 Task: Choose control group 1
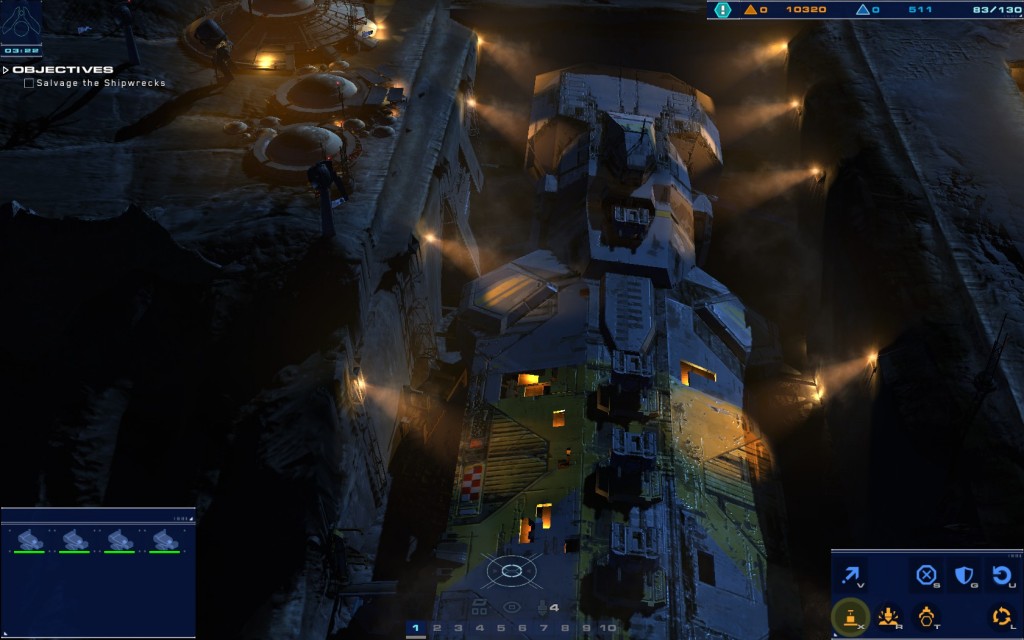[415, 628]
